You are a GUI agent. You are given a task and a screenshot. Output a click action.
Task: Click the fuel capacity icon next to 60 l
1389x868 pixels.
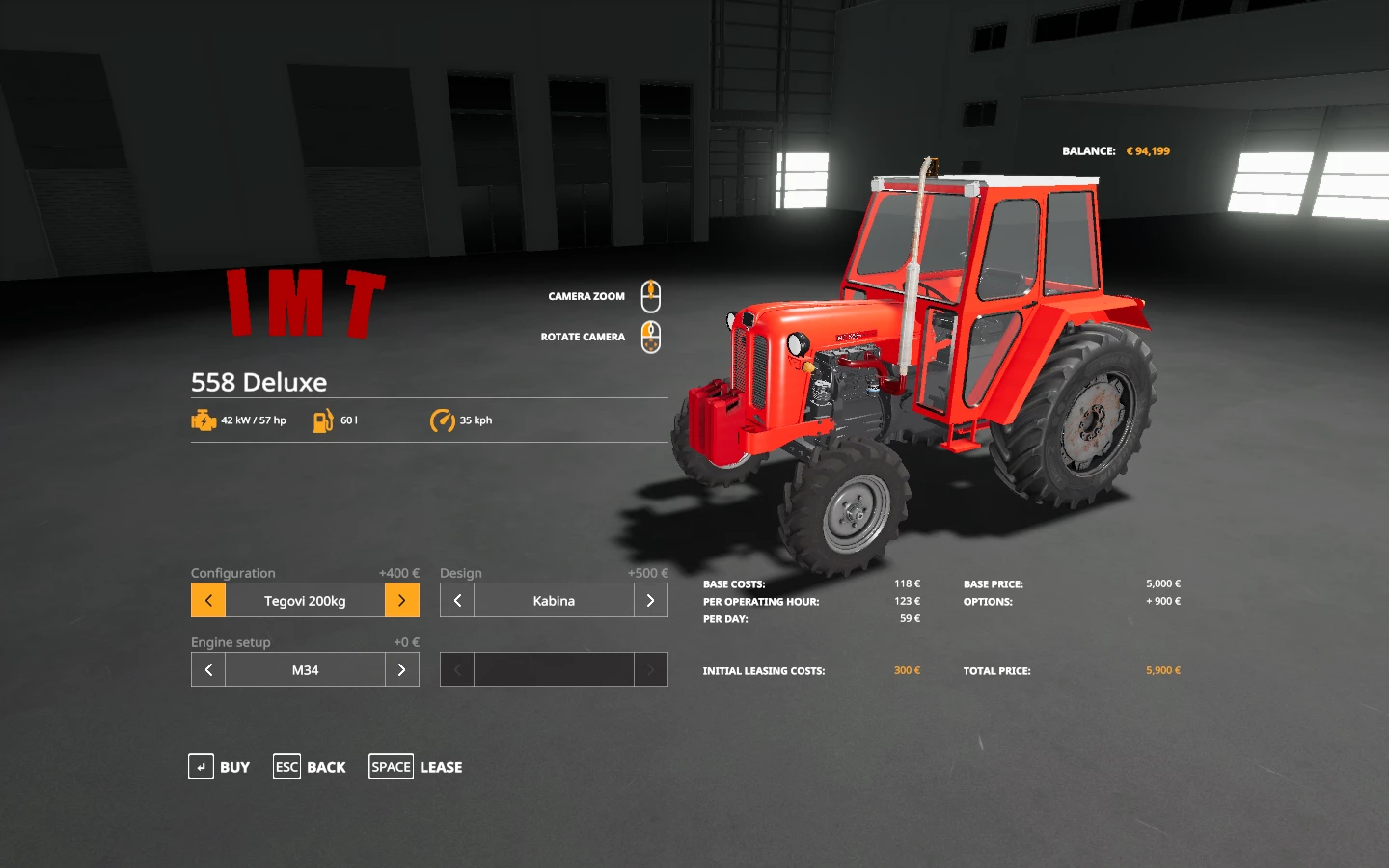point(321,420)
